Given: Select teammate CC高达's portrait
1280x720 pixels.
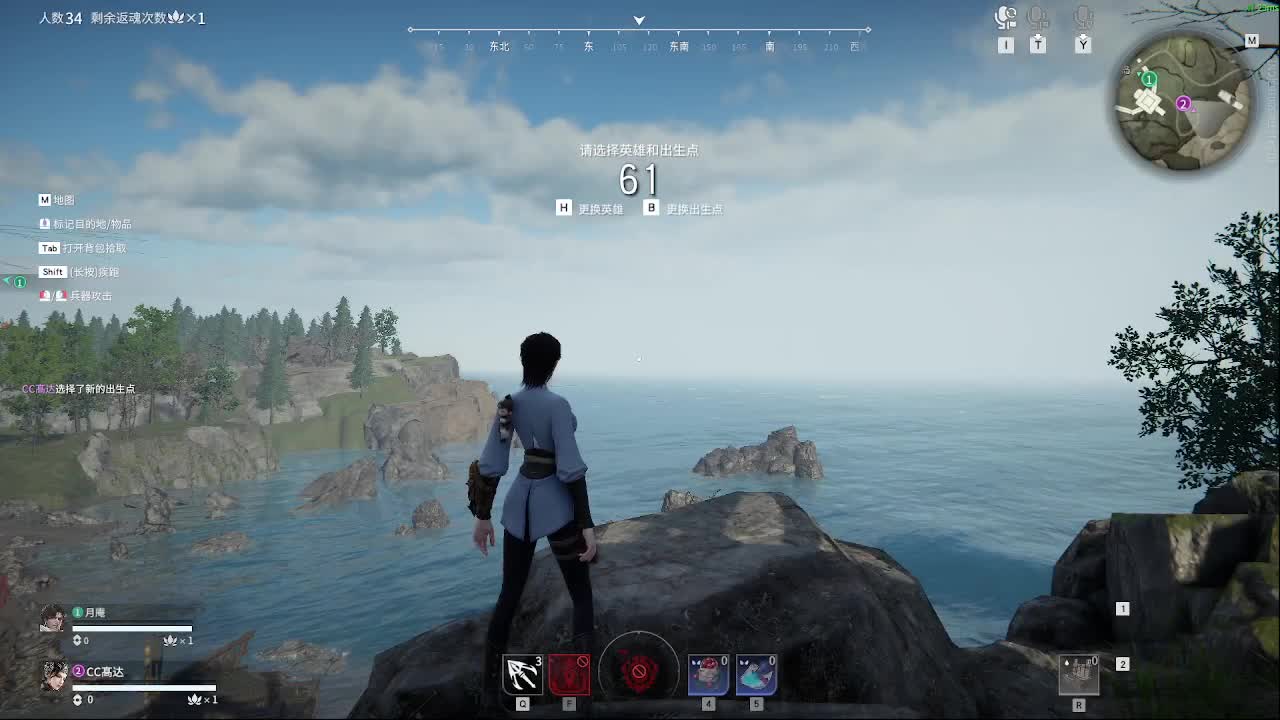Looking at the screenshot, I should (x=53, y=676).
